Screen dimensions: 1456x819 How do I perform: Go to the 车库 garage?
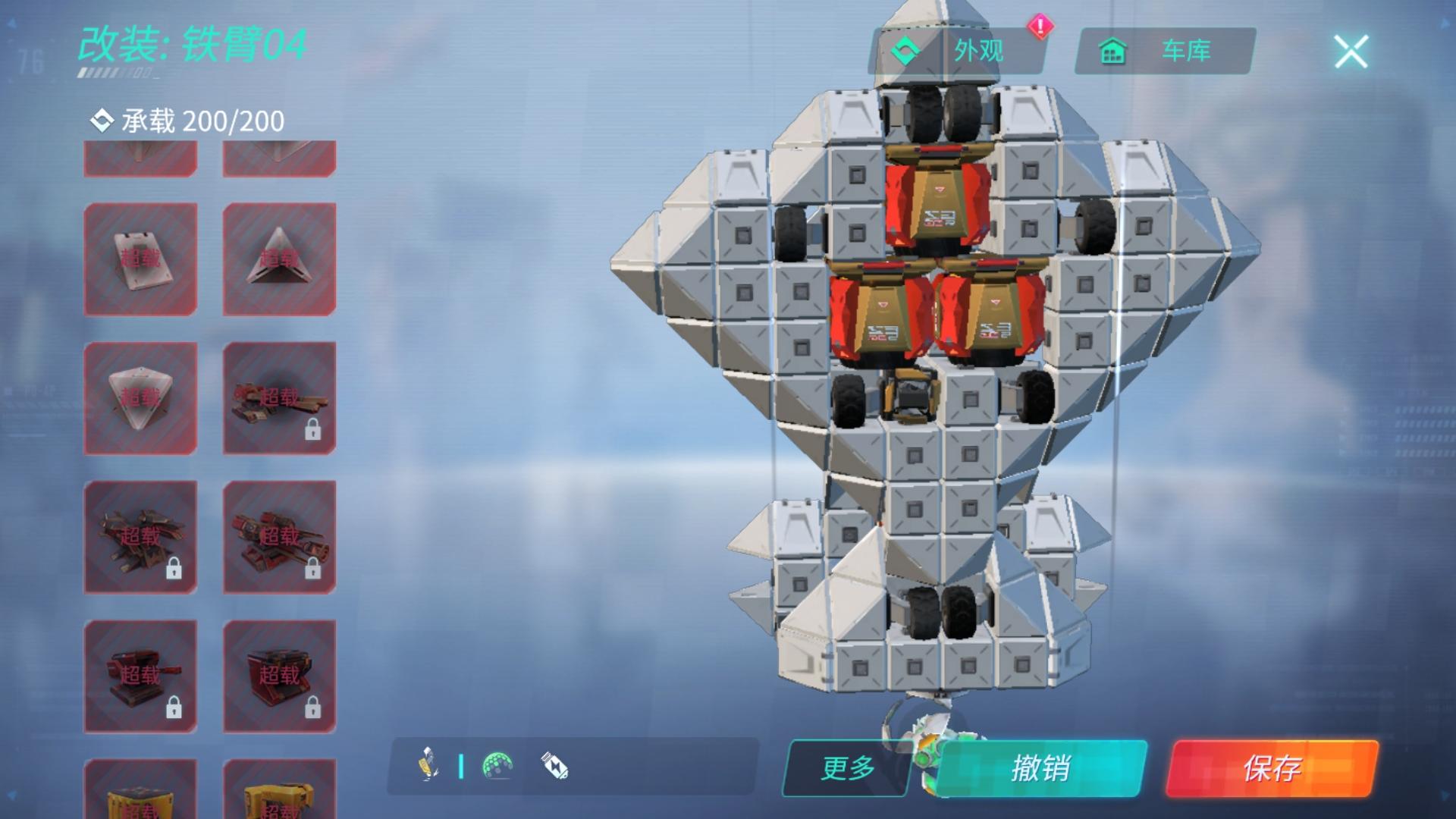[x=1165, y=51]
